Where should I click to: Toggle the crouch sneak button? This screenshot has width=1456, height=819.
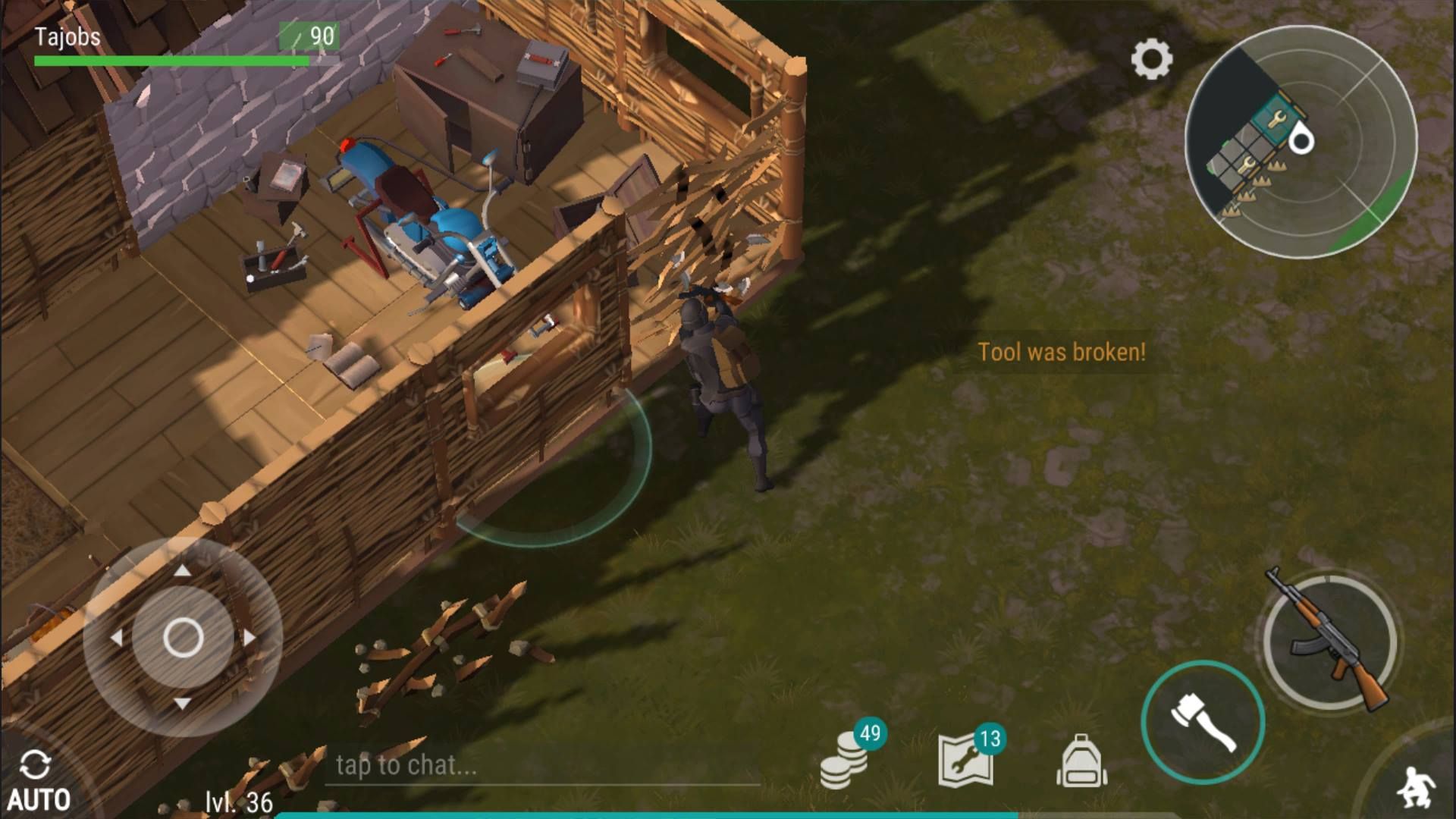pyautogui.click(x=1414, y=787)
